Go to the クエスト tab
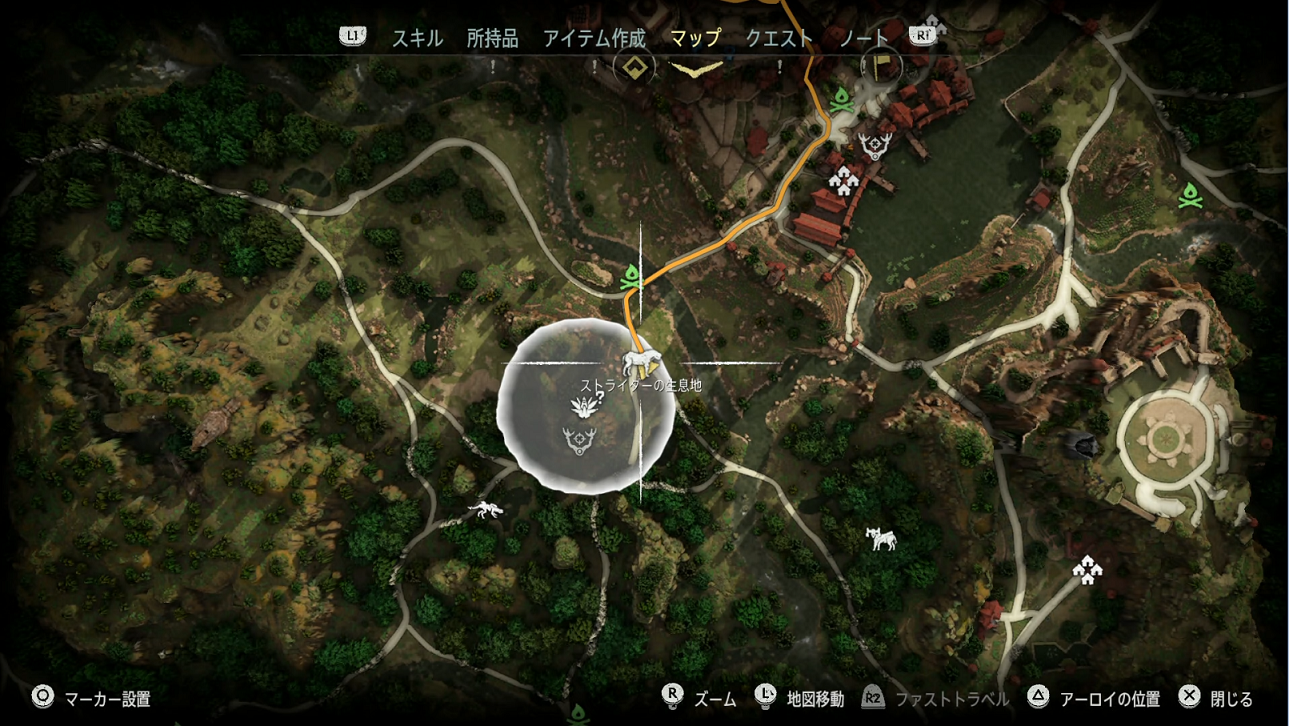The width and height of the screenshot is (1289, 726). (779, 38)
